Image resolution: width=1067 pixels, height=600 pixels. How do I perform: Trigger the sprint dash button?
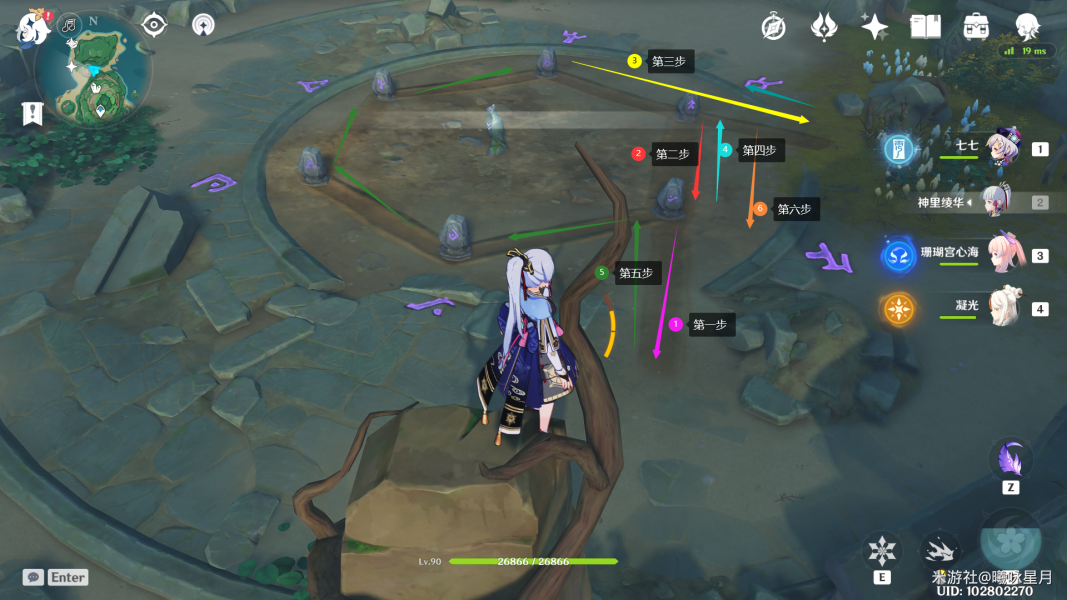pyautogui.click(x=939, y=551)
